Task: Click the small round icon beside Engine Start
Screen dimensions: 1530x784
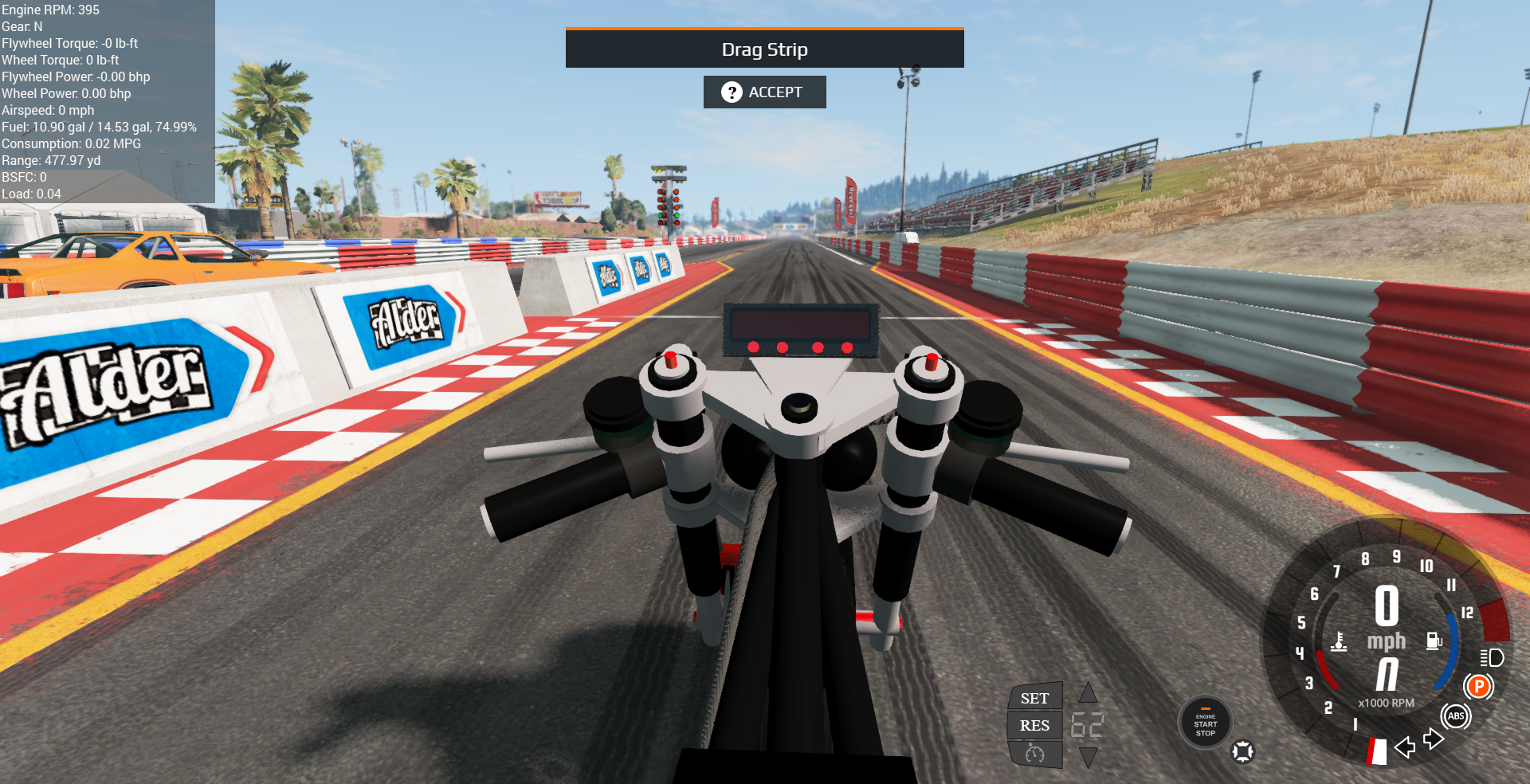Action: pyautogui.click(x=1243, y=751)
